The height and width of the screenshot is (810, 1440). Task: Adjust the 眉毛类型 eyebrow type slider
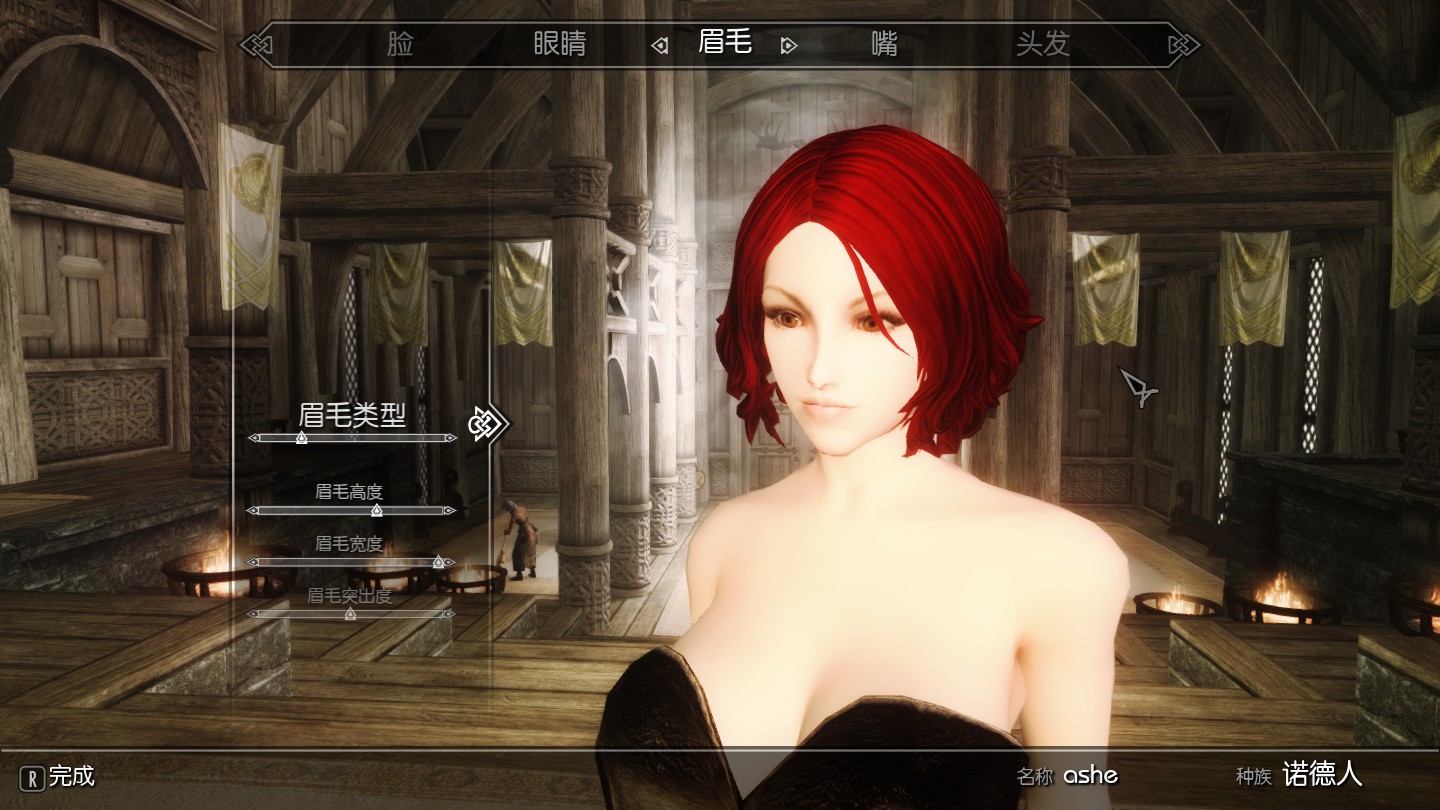[302, 438]
